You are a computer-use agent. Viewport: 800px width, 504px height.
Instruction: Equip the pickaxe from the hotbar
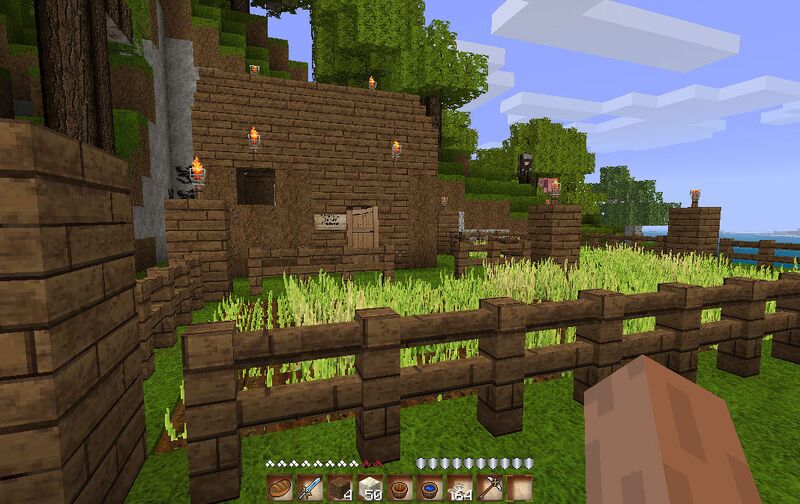click(489, 489)
